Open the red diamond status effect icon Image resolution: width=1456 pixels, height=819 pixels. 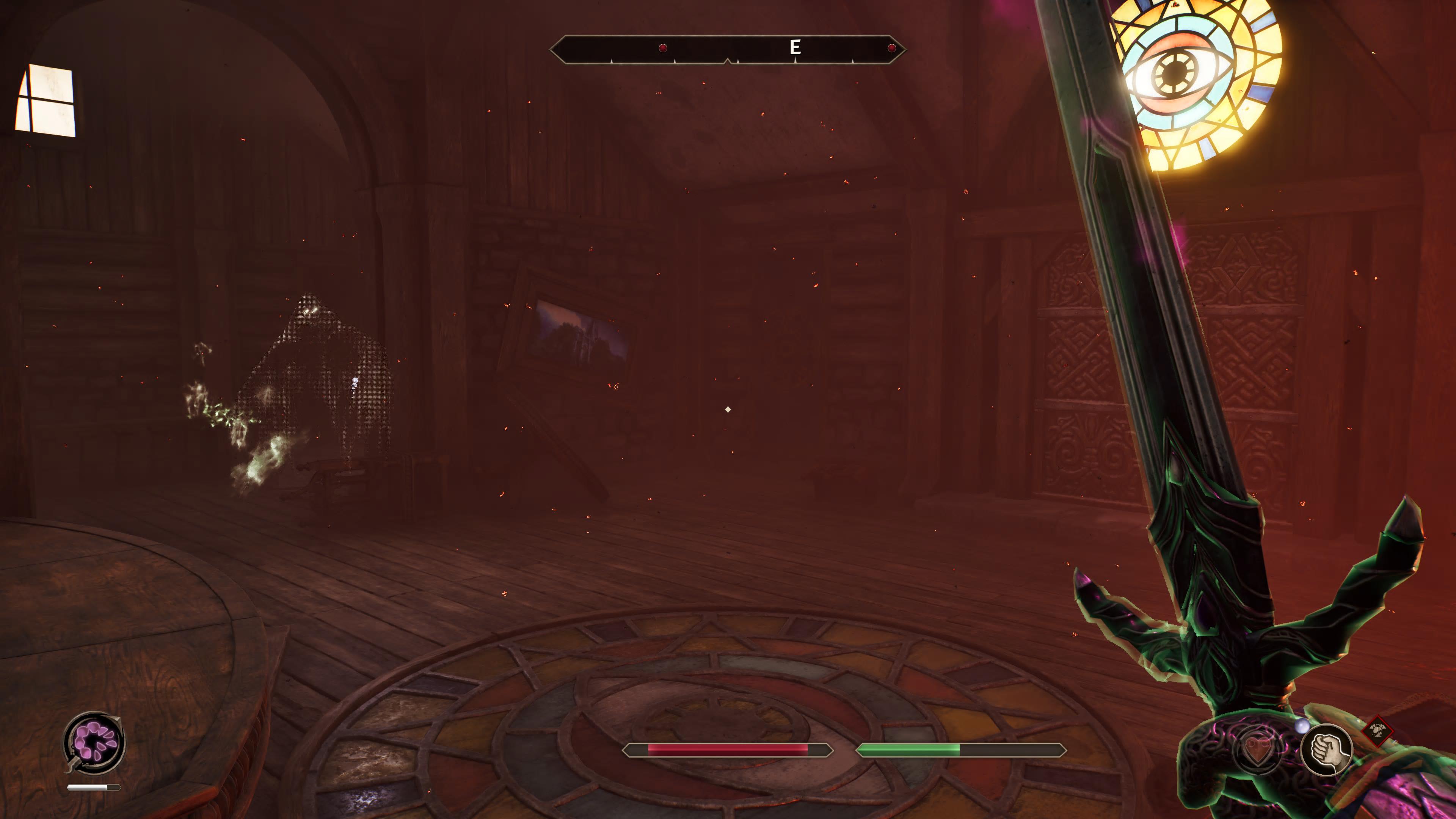(1377, 731)
